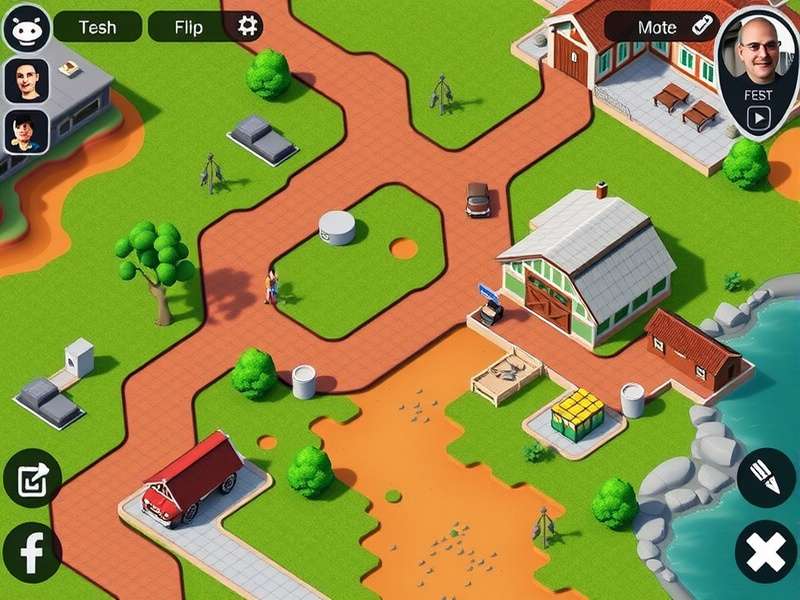Image resolution: width=800 pixels, height=600 pixels.
Task: Choose the Flip button
Action: (x=188, y=27)
